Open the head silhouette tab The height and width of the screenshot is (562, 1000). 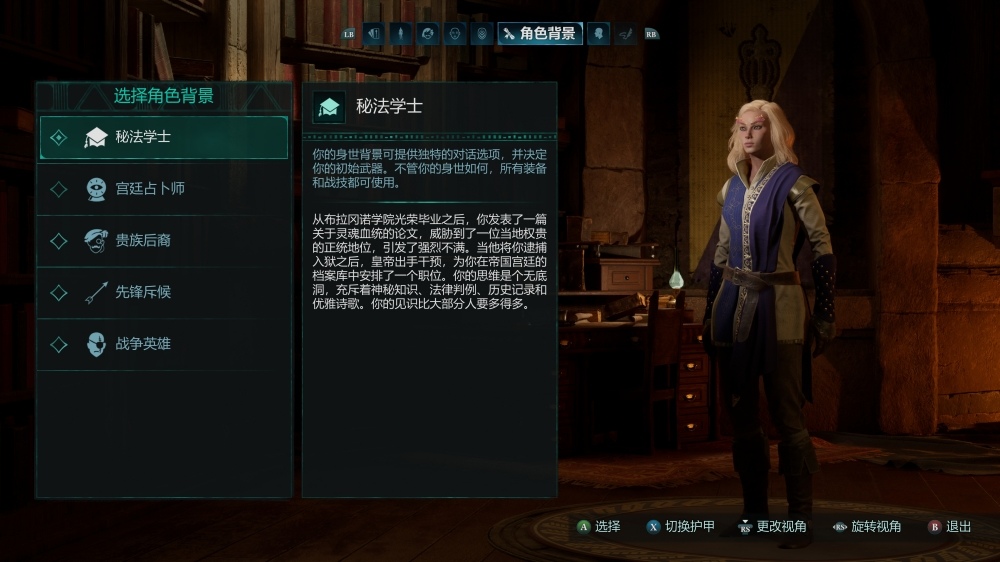click(x=598, y=33)
